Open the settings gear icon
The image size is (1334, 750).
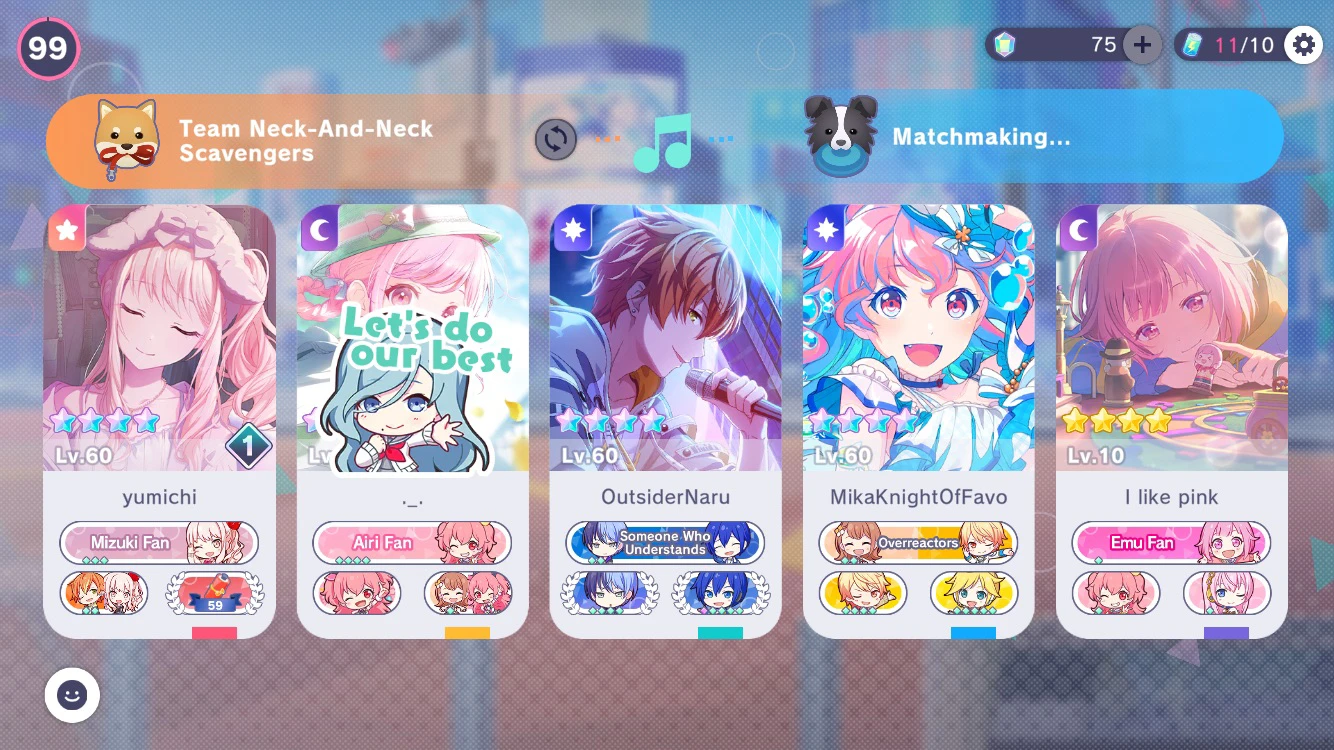1303,44
